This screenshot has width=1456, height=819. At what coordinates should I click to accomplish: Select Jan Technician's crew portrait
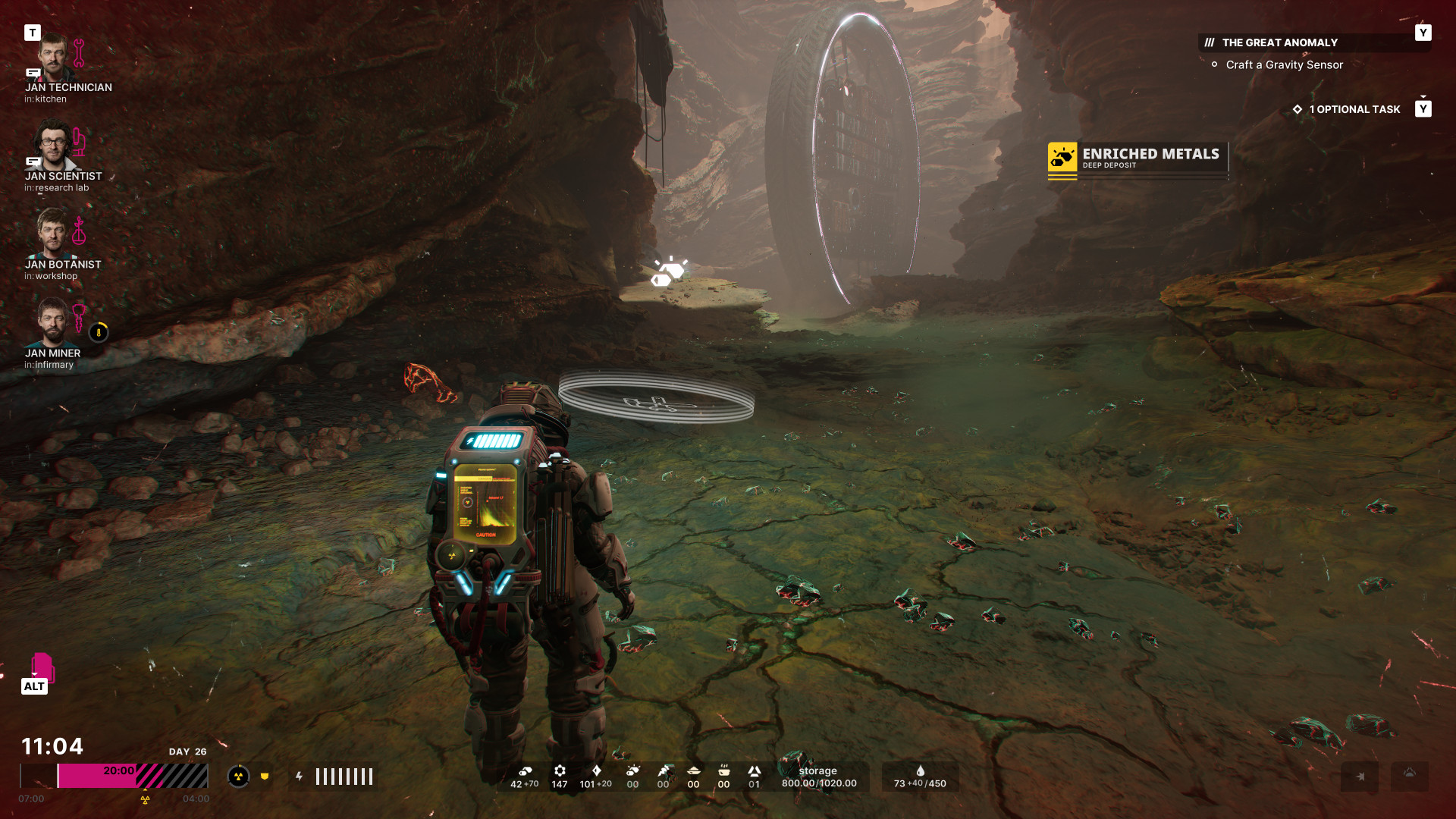(x=52, y=58)
